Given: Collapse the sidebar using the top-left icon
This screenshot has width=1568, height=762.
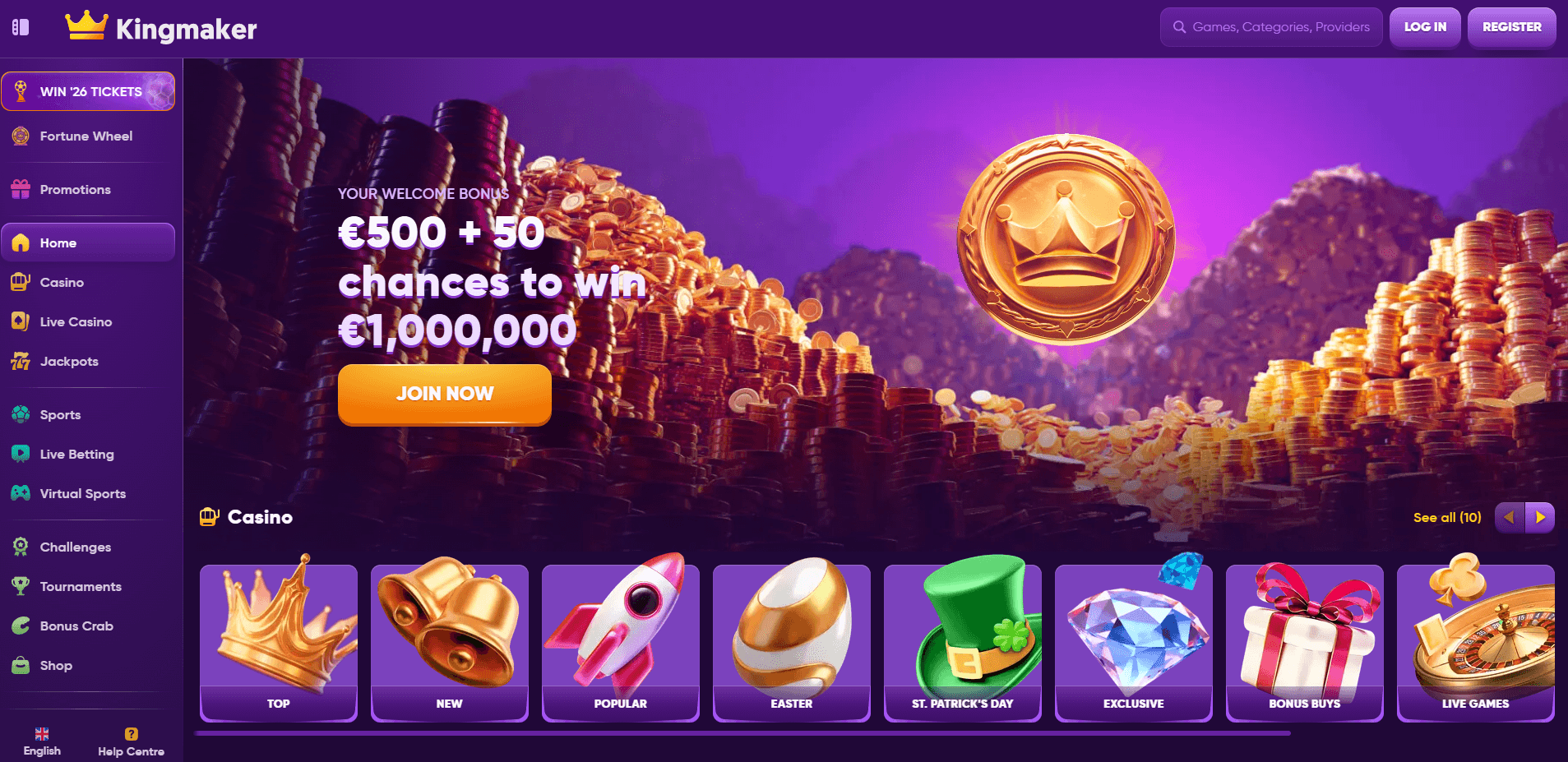Looking at the screenshot, I should [20, 27].
